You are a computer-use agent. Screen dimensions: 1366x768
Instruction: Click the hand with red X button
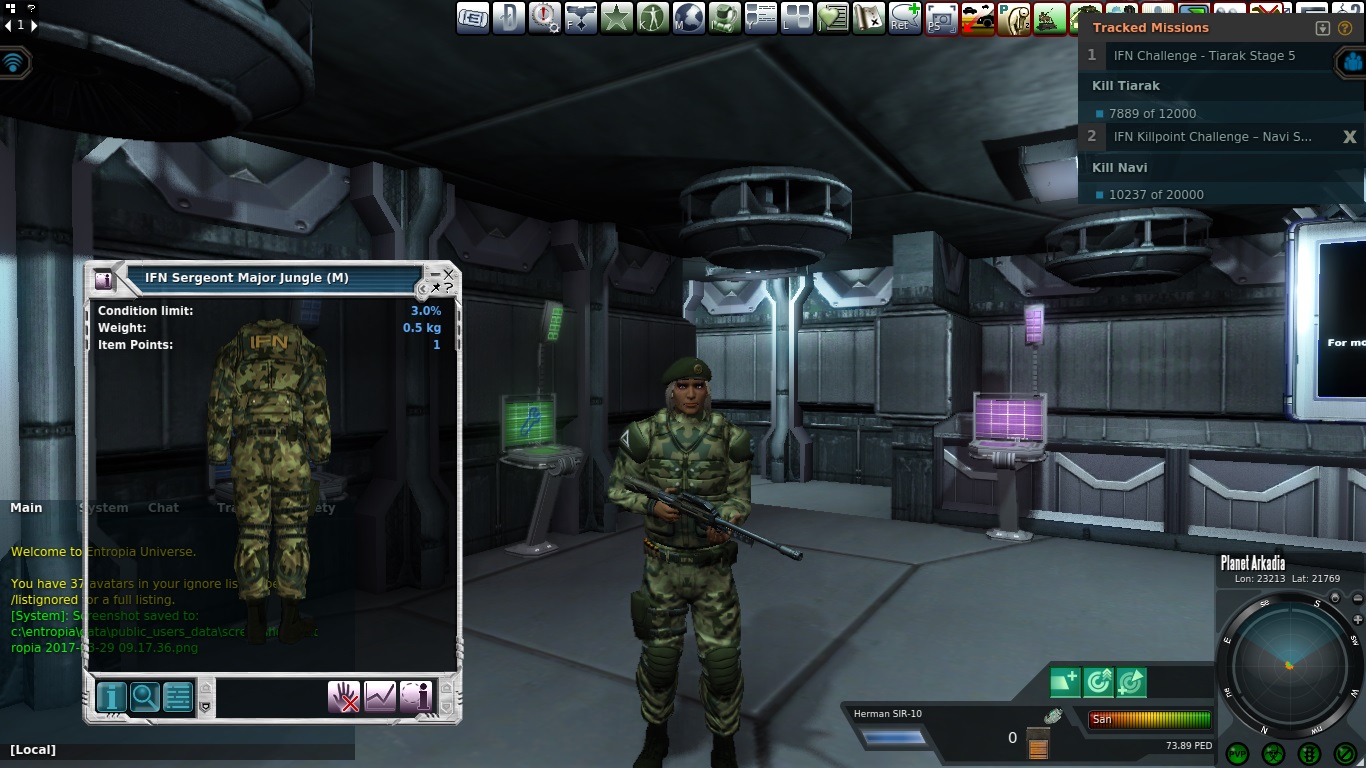coord(344,696)
